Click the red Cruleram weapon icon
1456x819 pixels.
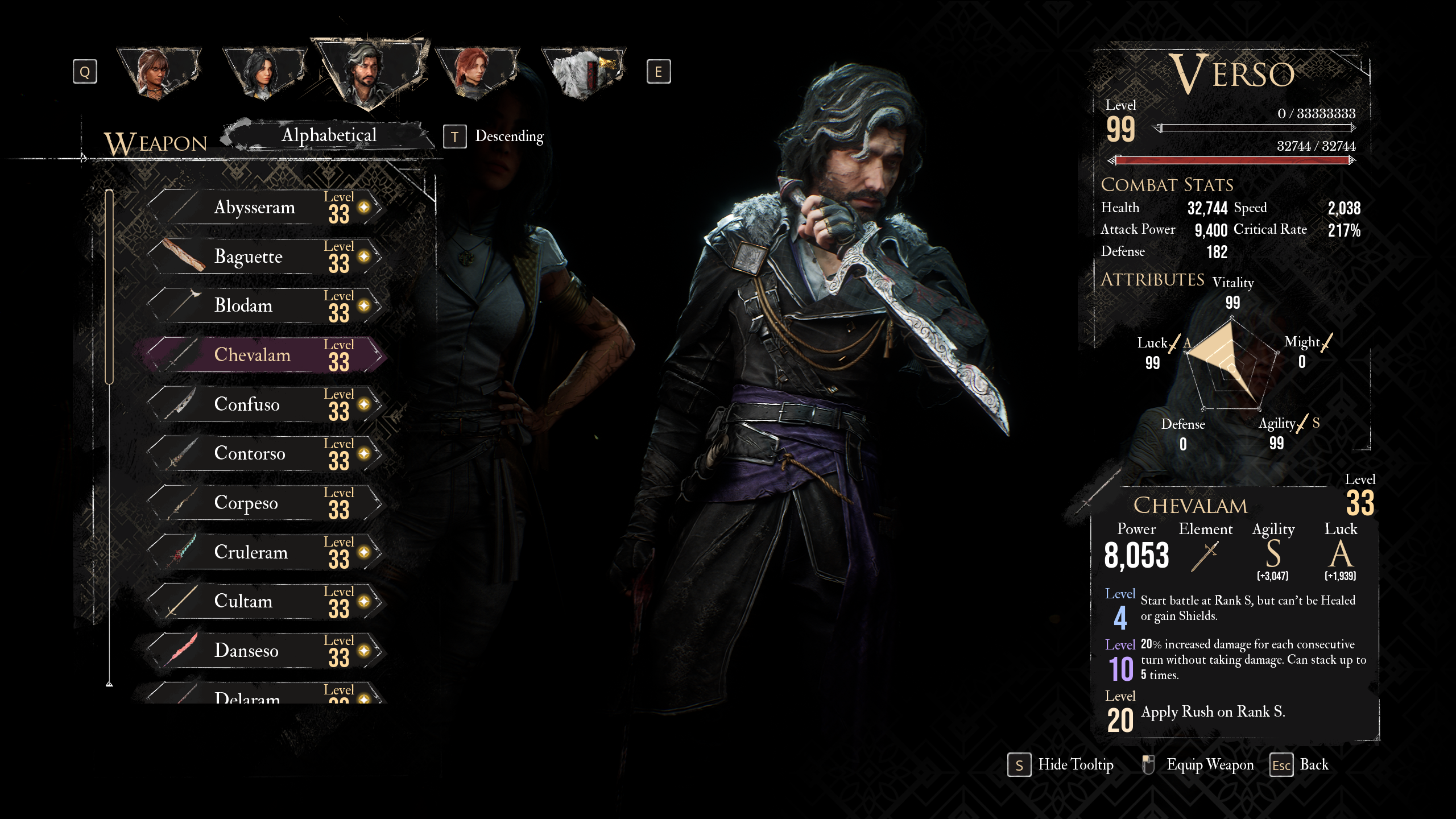pos(181,549)
